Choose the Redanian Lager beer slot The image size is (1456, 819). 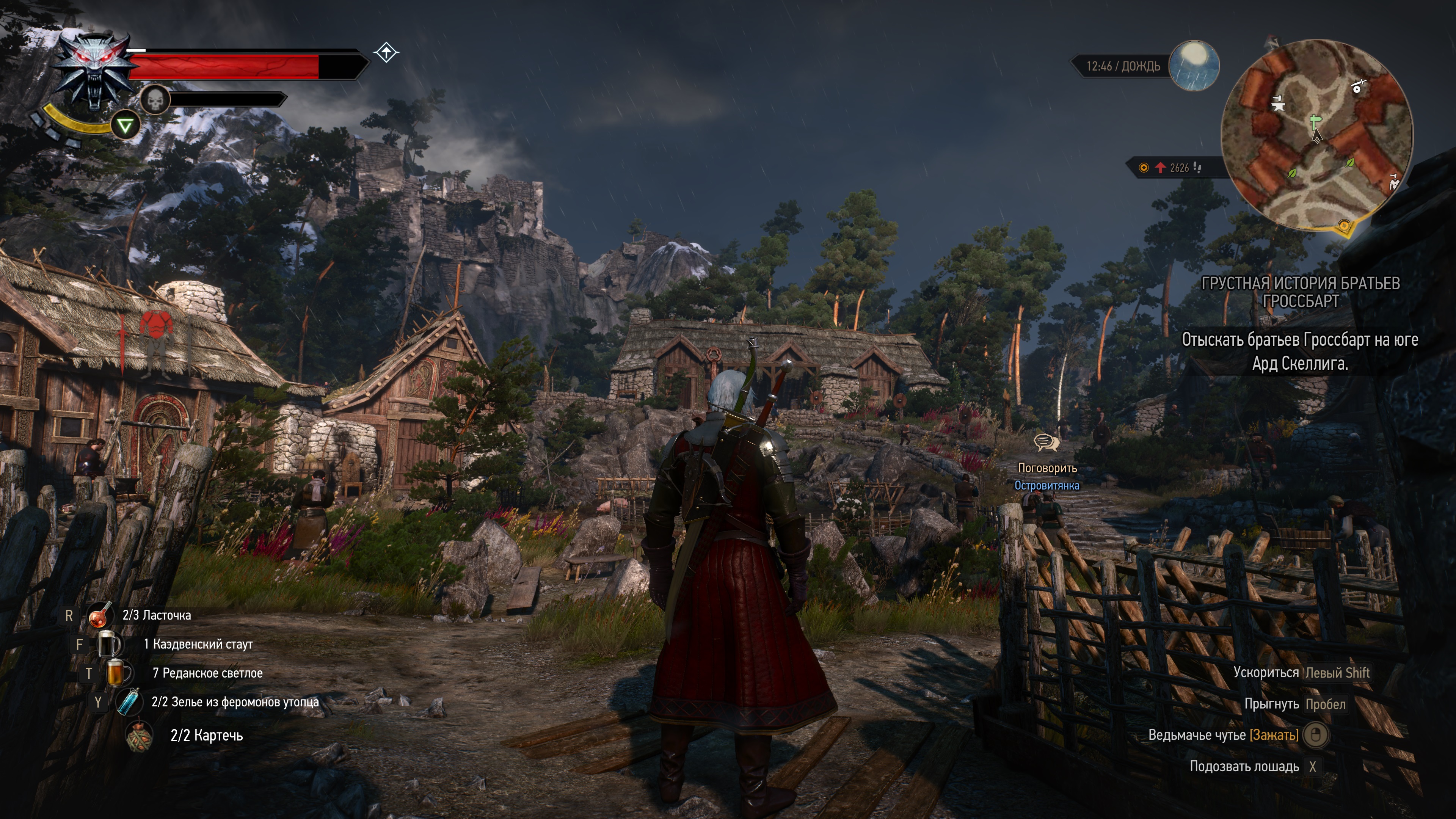coord(118,673)
